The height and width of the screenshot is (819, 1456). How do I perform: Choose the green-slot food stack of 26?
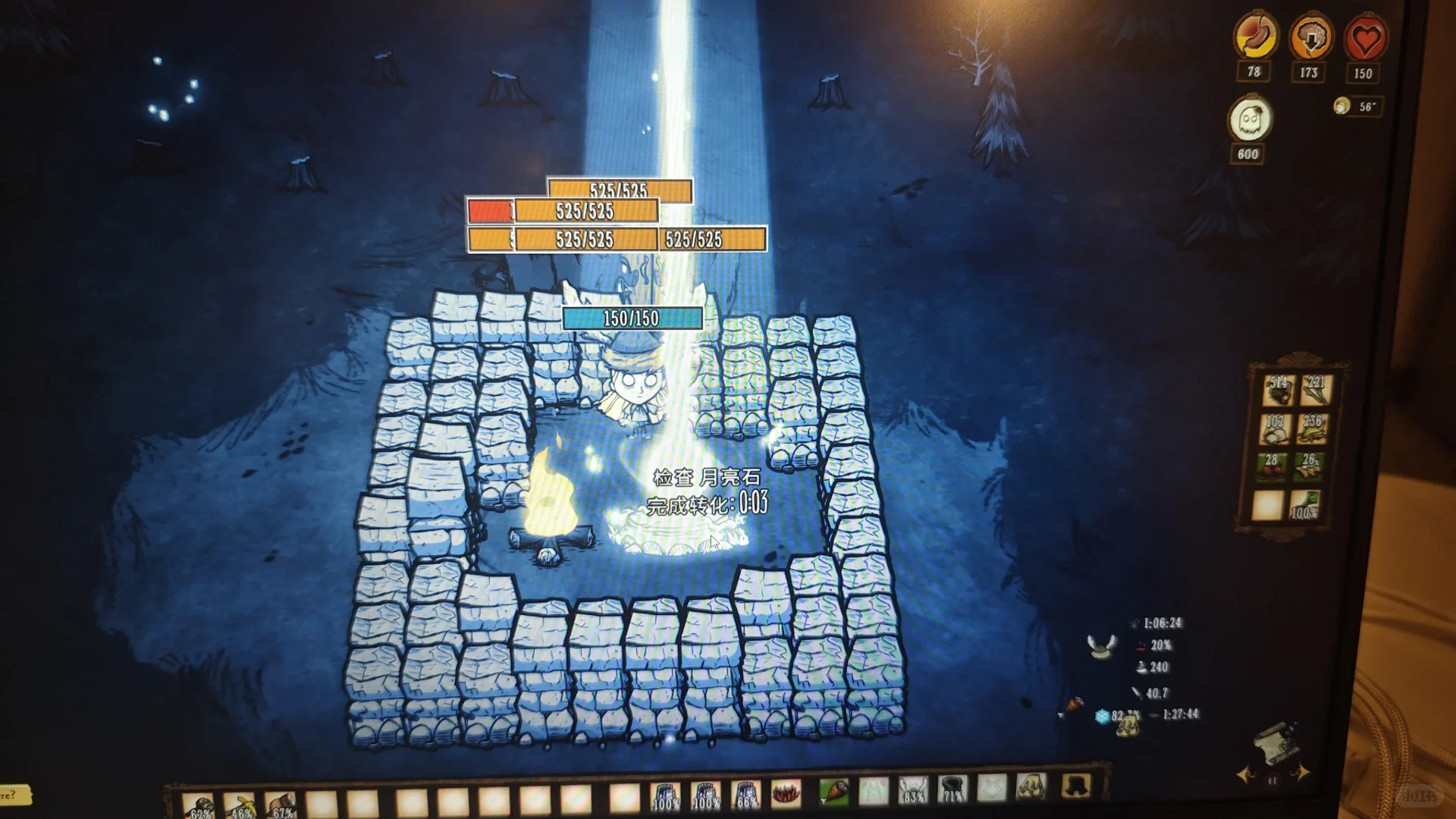1310,467
